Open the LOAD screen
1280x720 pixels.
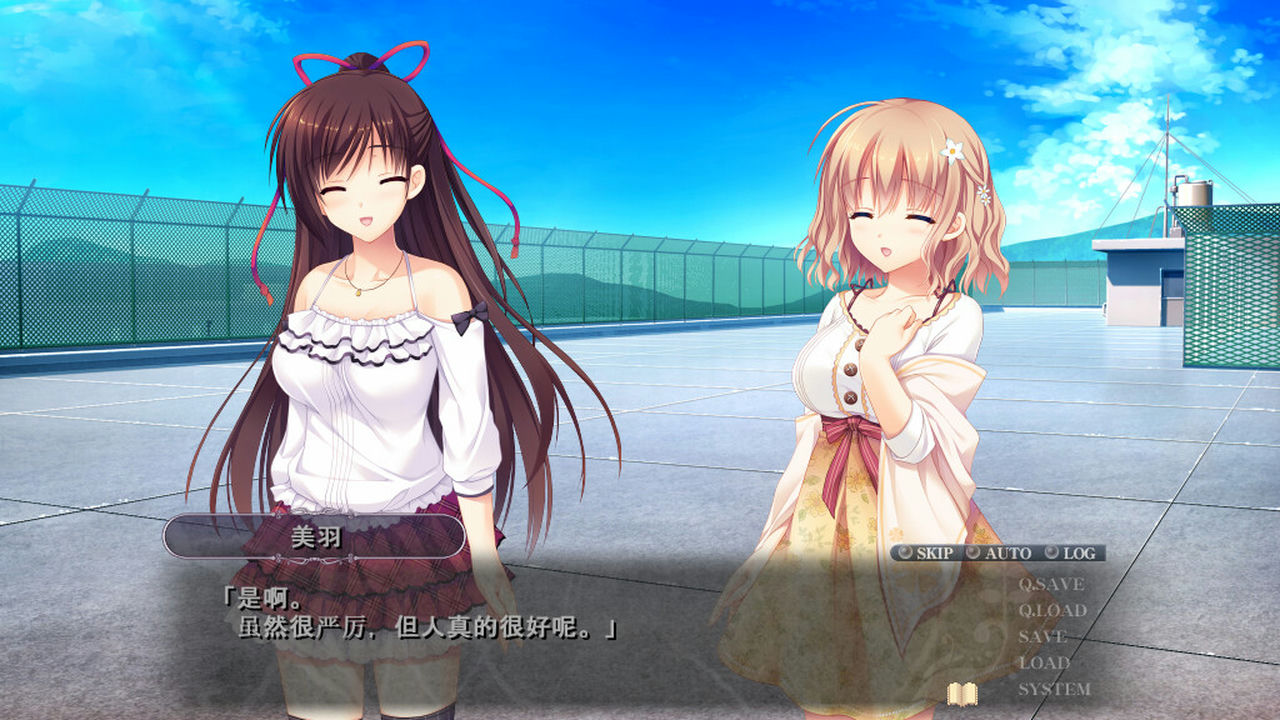[x=1042, y=662]
